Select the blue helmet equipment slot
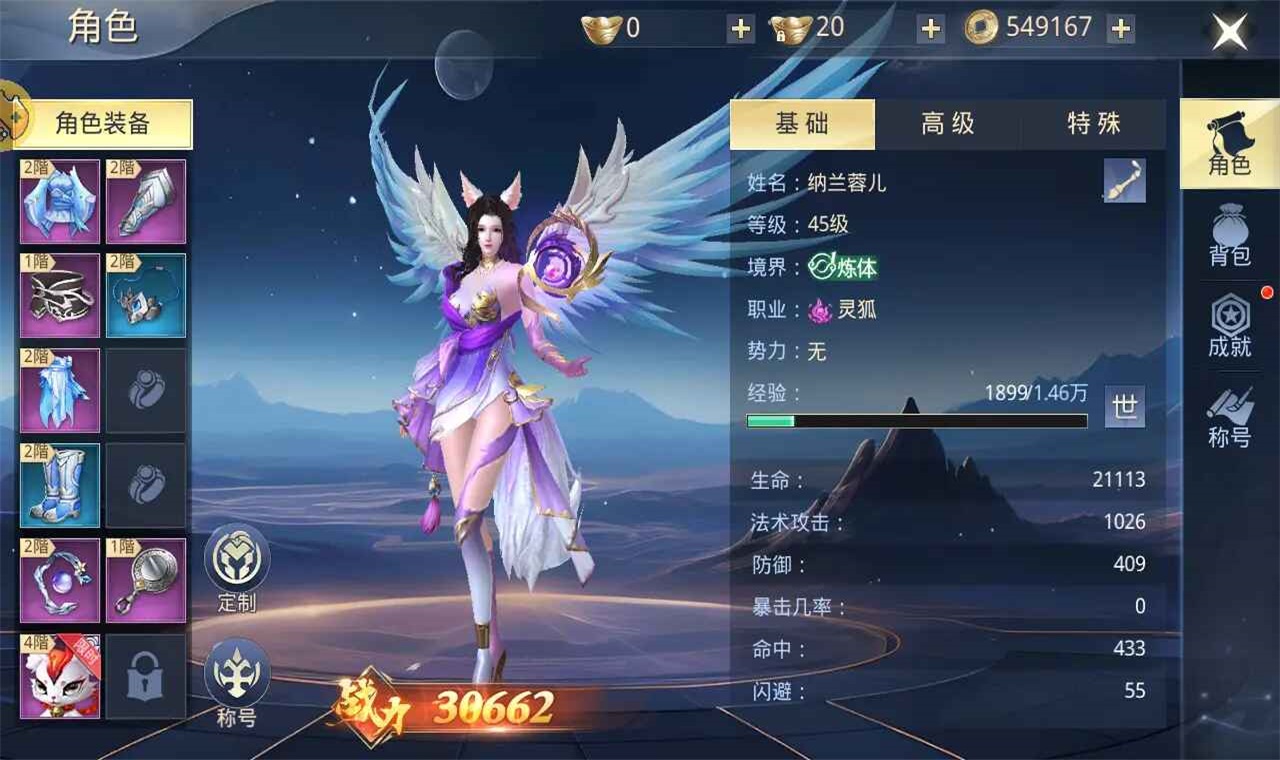The width and height of the screenshot is (1280, 760). pyautogui.click(x=60, y=201)
